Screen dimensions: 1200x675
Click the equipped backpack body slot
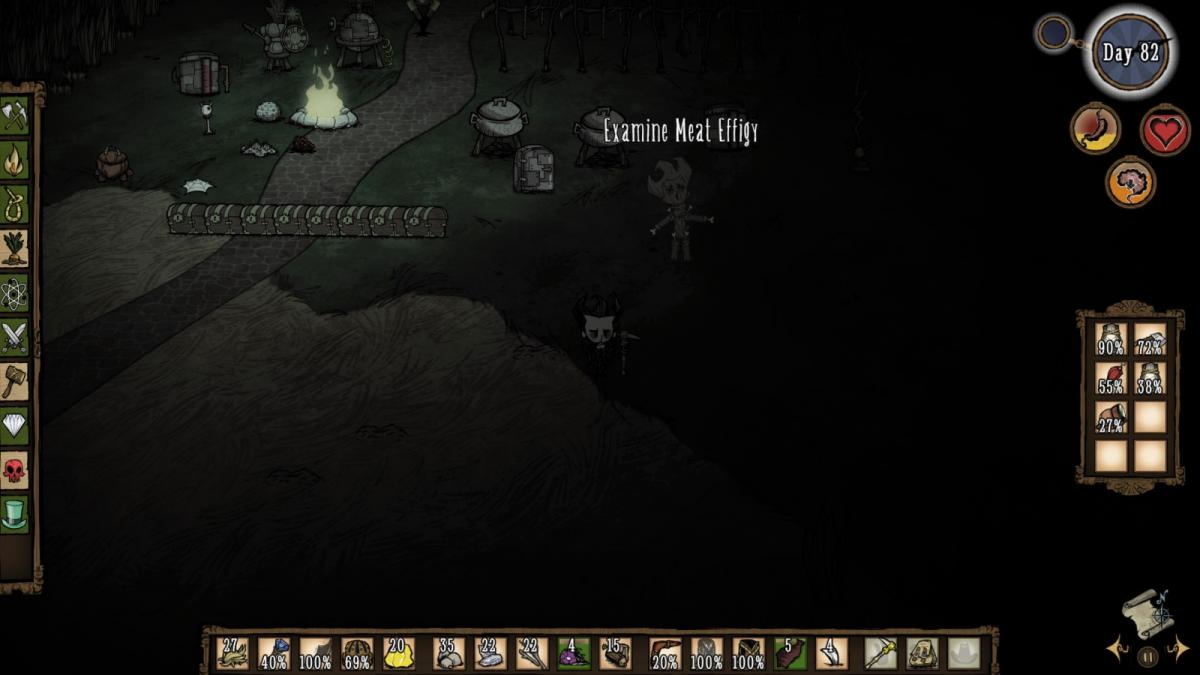[x=922, y=653]
